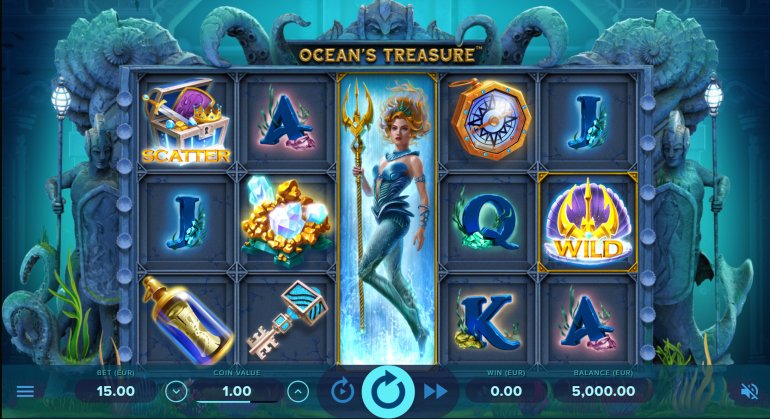This screenshot has height=419, width=770.
Task: Increase the coin value
Action: point(297,391)
